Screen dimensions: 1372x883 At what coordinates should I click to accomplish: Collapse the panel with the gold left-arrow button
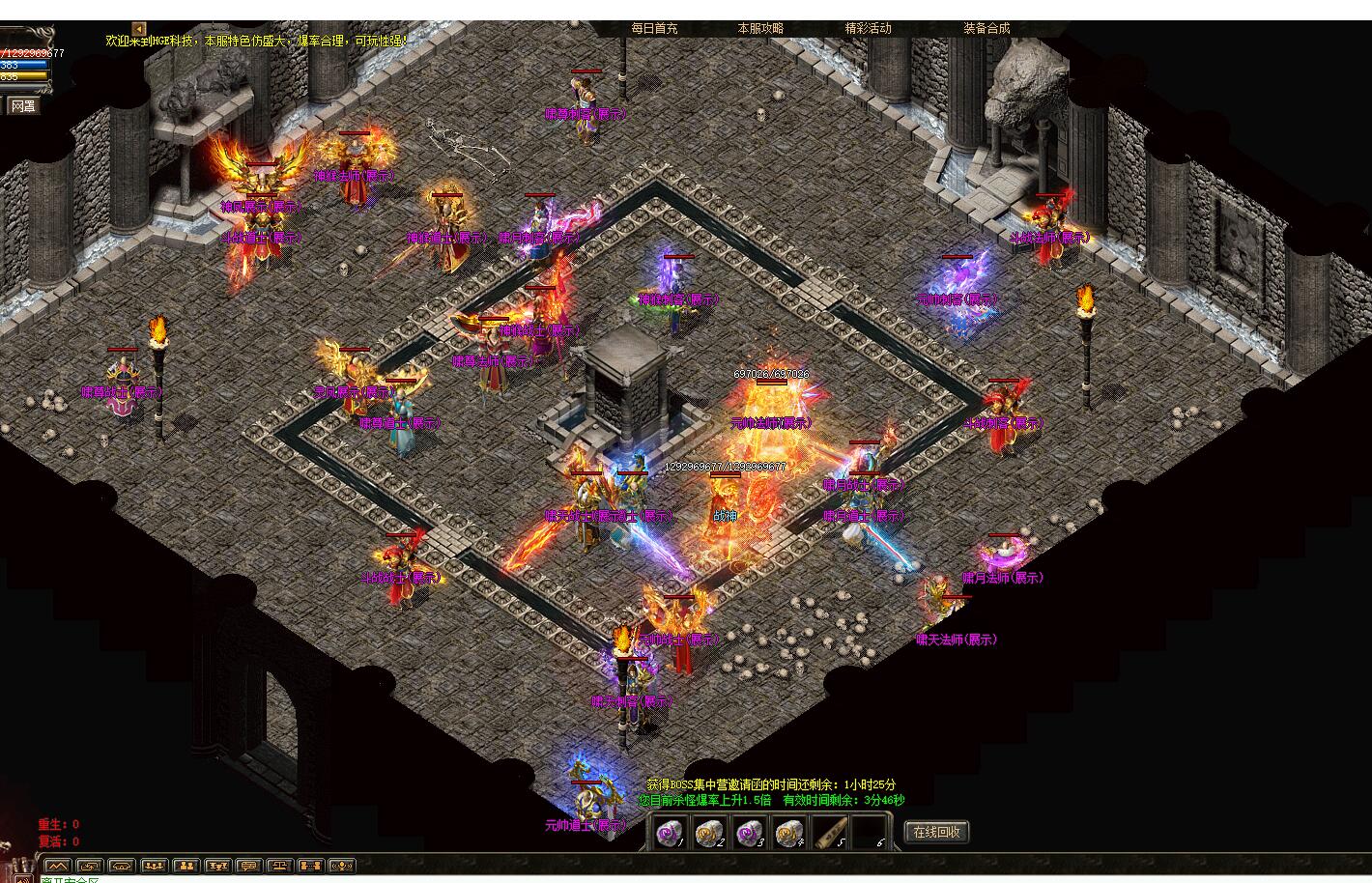139,29
